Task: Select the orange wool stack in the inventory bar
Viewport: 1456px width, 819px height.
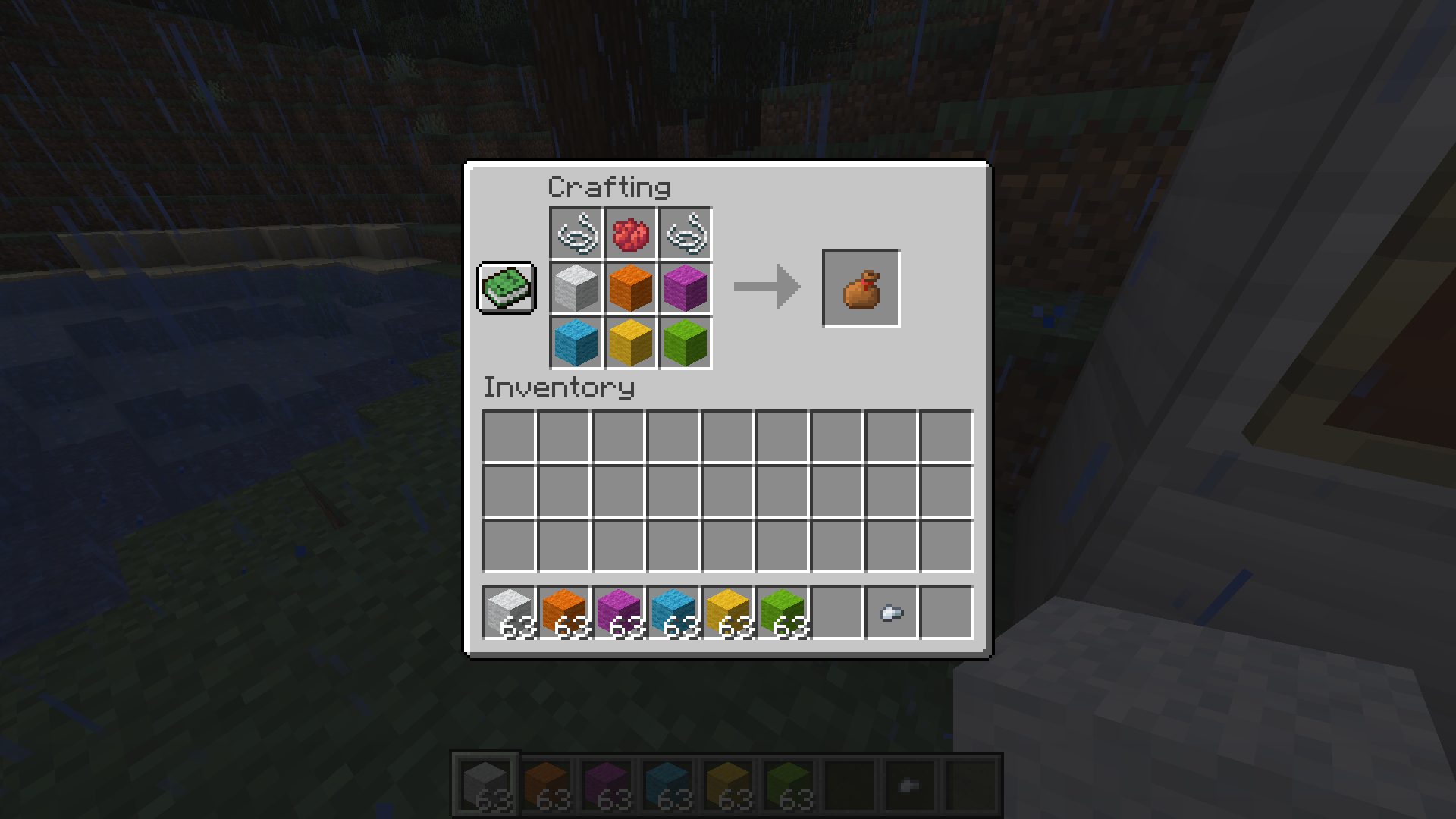Action: click(x=564, y=613)
